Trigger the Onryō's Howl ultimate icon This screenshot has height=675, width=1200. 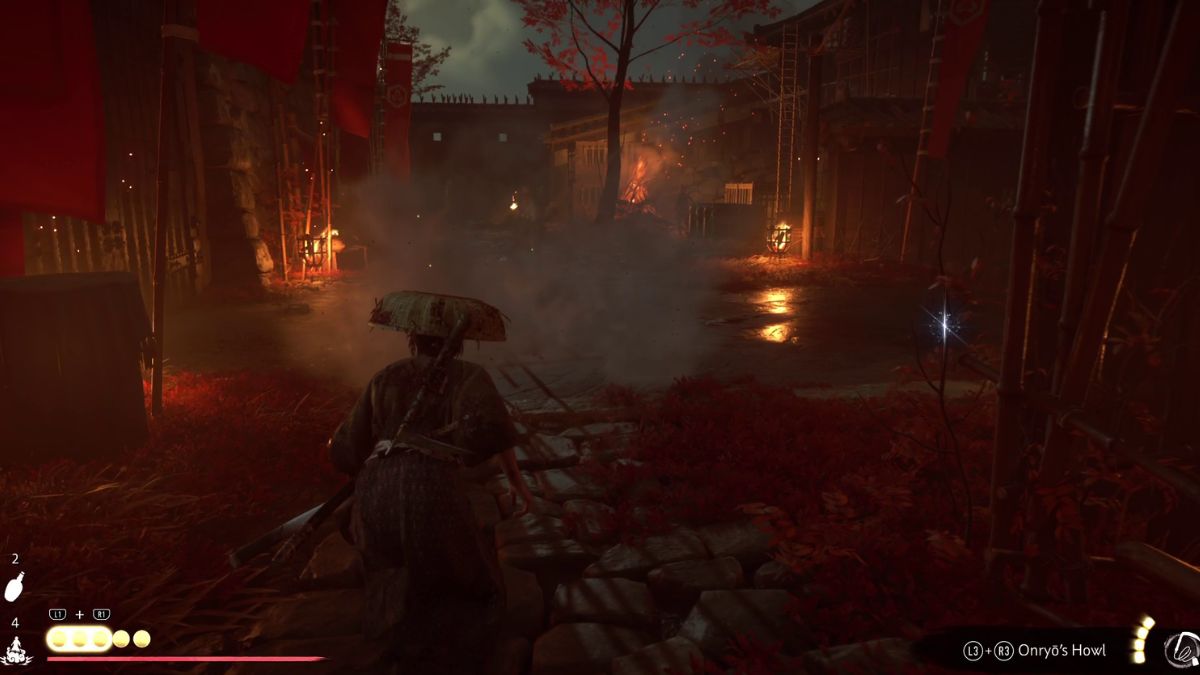(x=1181, y=650)
